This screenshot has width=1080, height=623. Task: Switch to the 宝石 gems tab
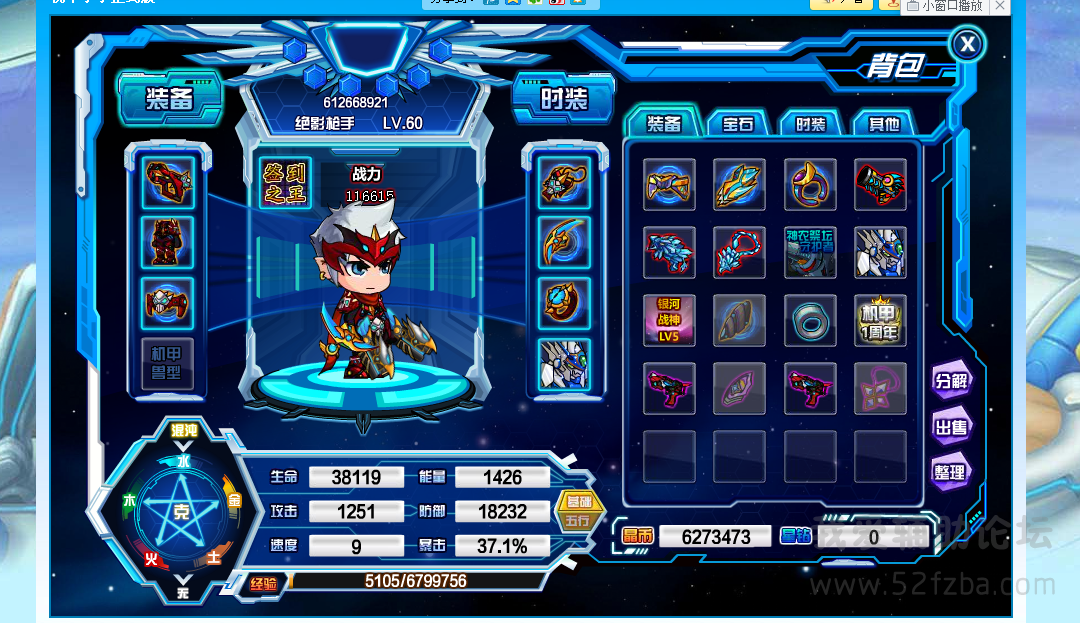[x=738, y=124]
